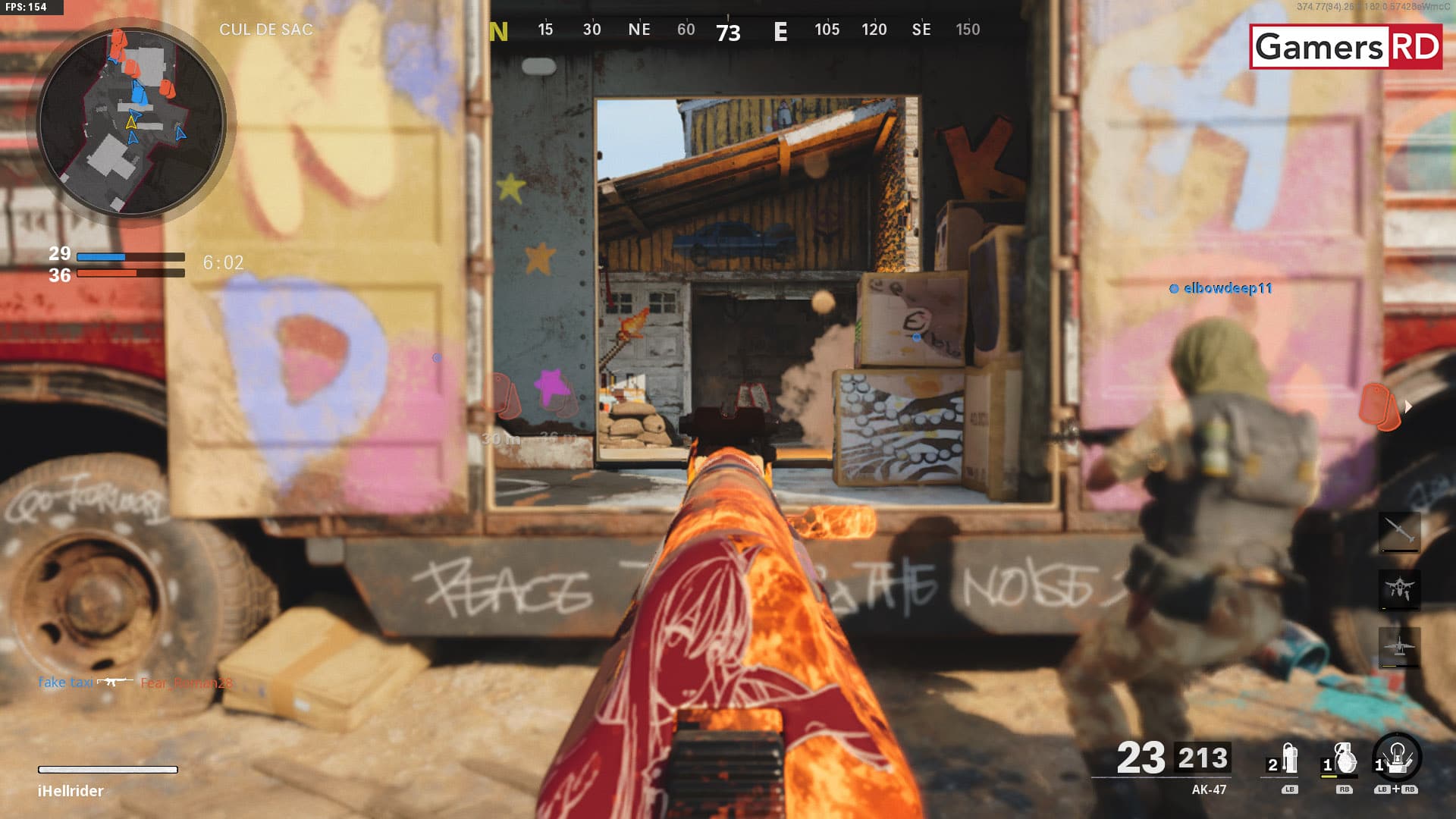Use the tactical canister grenade slot
The width and height of the screenshot is (1456, 819).
(1288, 759)
